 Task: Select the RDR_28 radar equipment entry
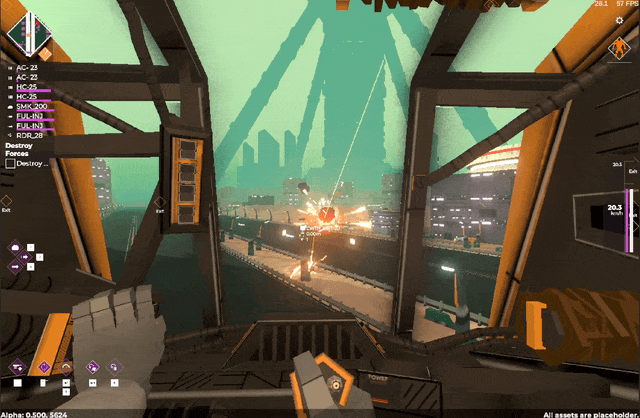coord(30,135)
